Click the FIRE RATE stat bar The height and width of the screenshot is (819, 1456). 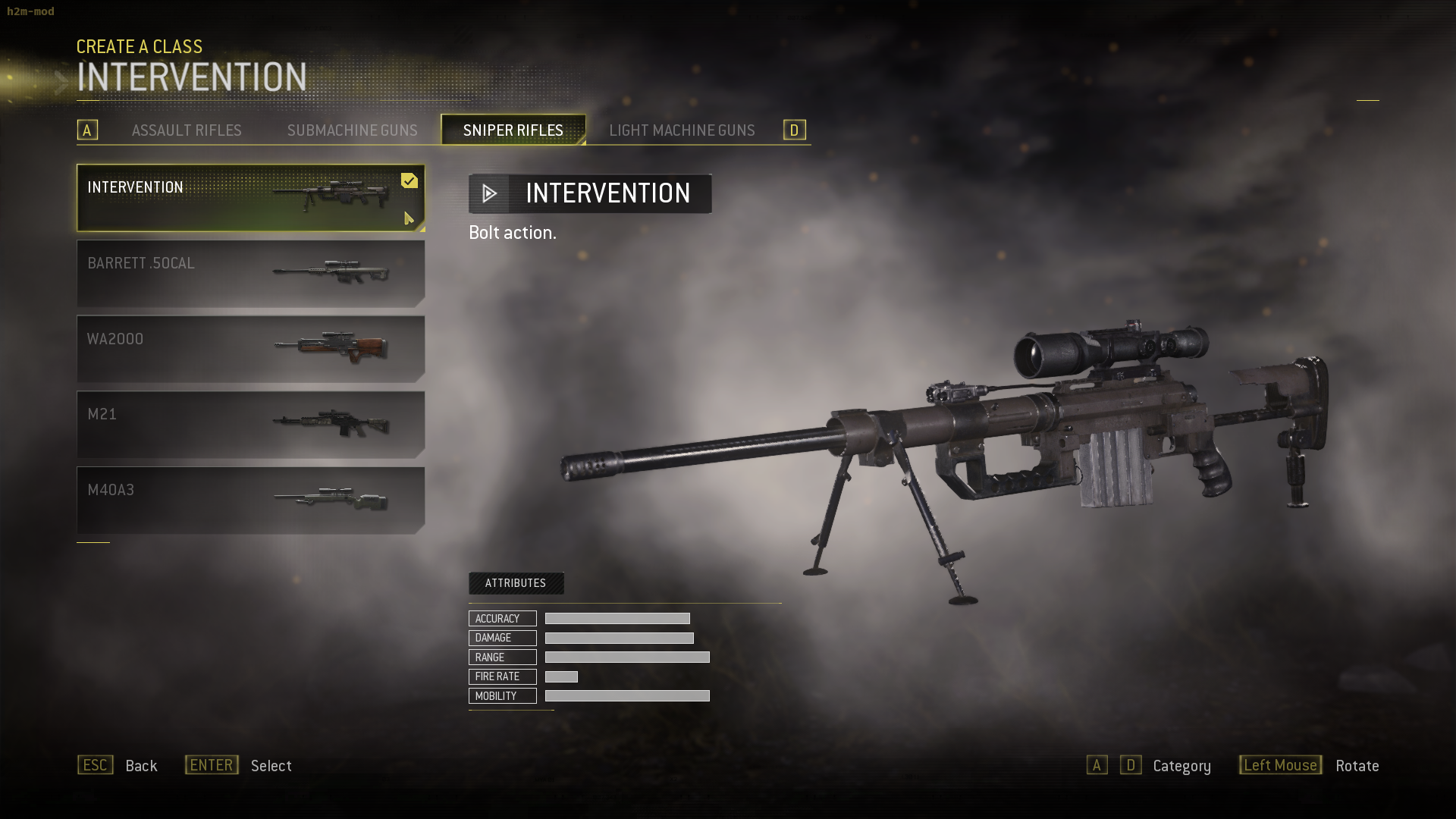pyautogui.click(x=563, y=676)
